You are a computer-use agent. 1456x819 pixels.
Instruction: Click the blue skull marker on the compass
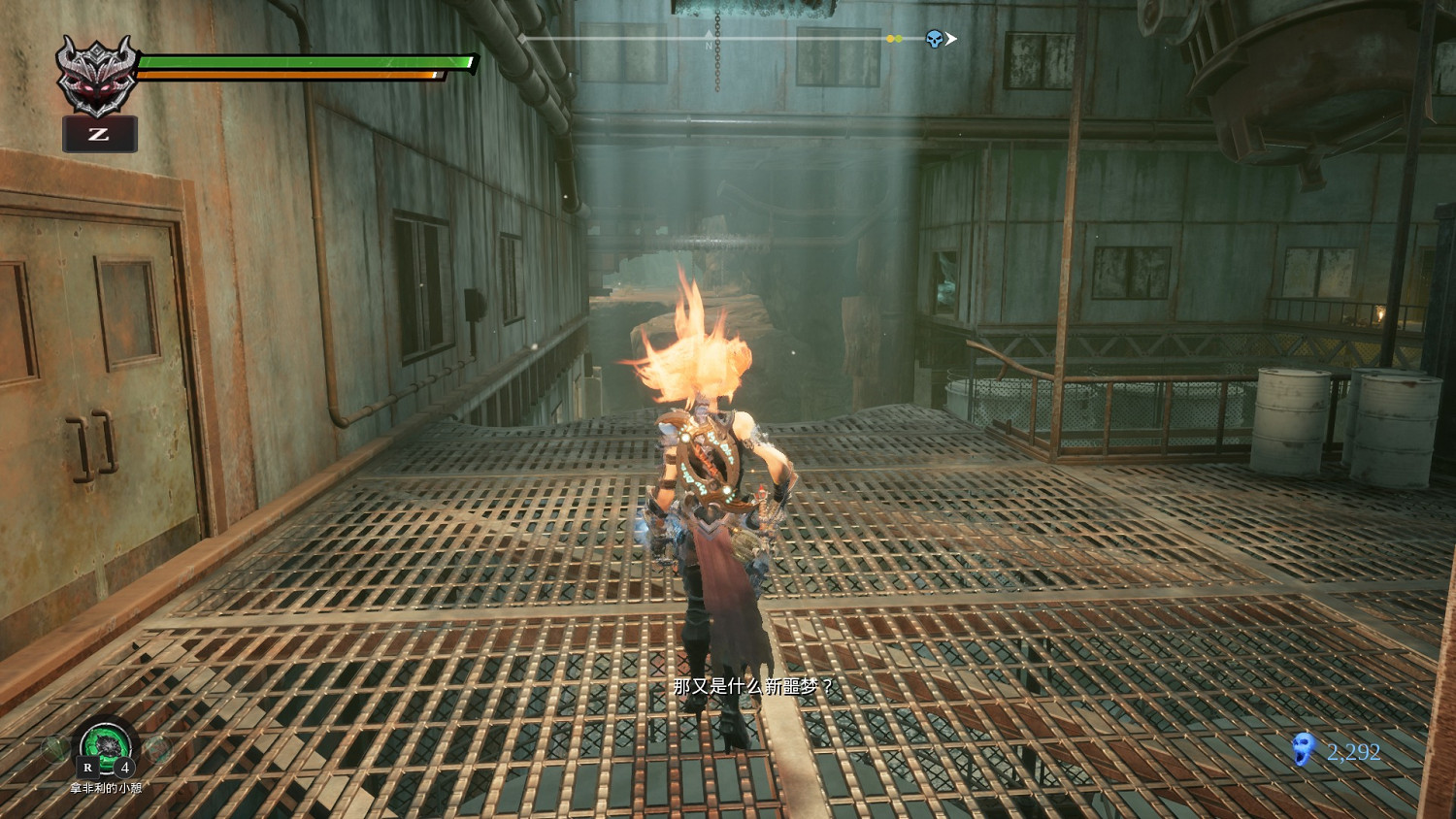coord(934,39)
